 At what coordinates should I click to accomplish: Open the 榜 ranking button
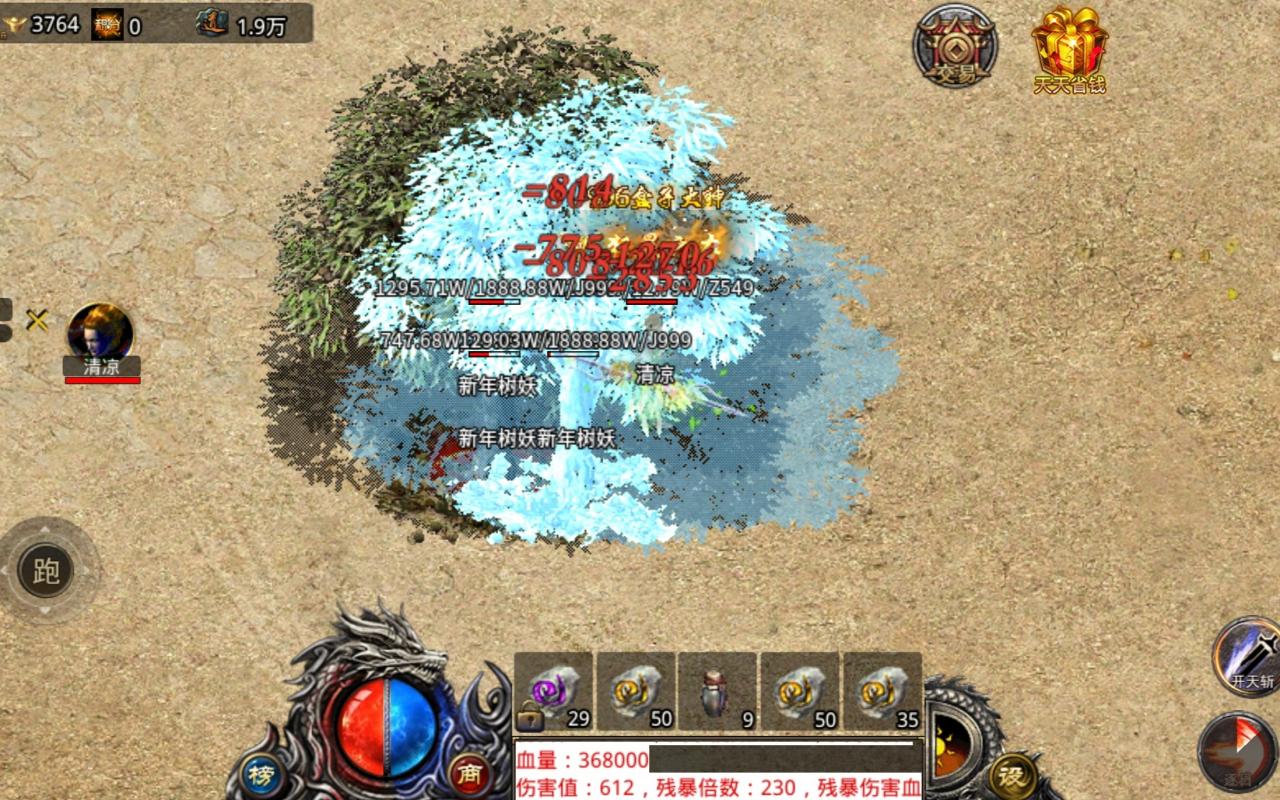pos(261,776)
